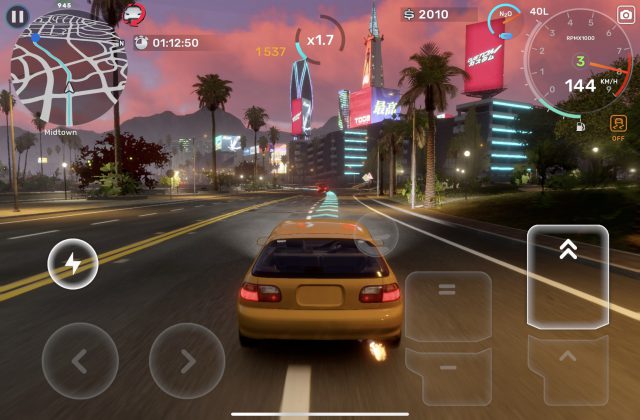640x420 pixels.
Task: Steer left with the left arrow button
Action: click(x=80, y=360)
